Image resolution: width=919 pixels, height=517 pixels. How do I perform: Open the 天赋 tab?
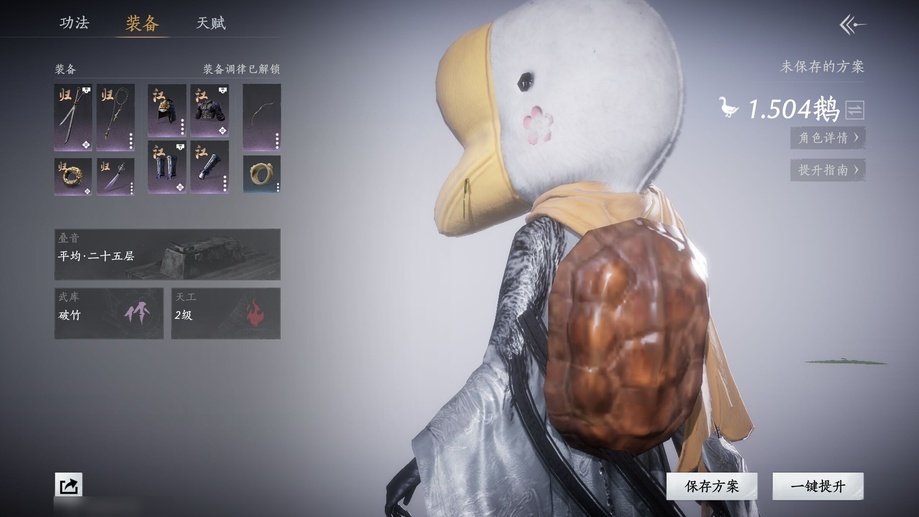[210, 22]
